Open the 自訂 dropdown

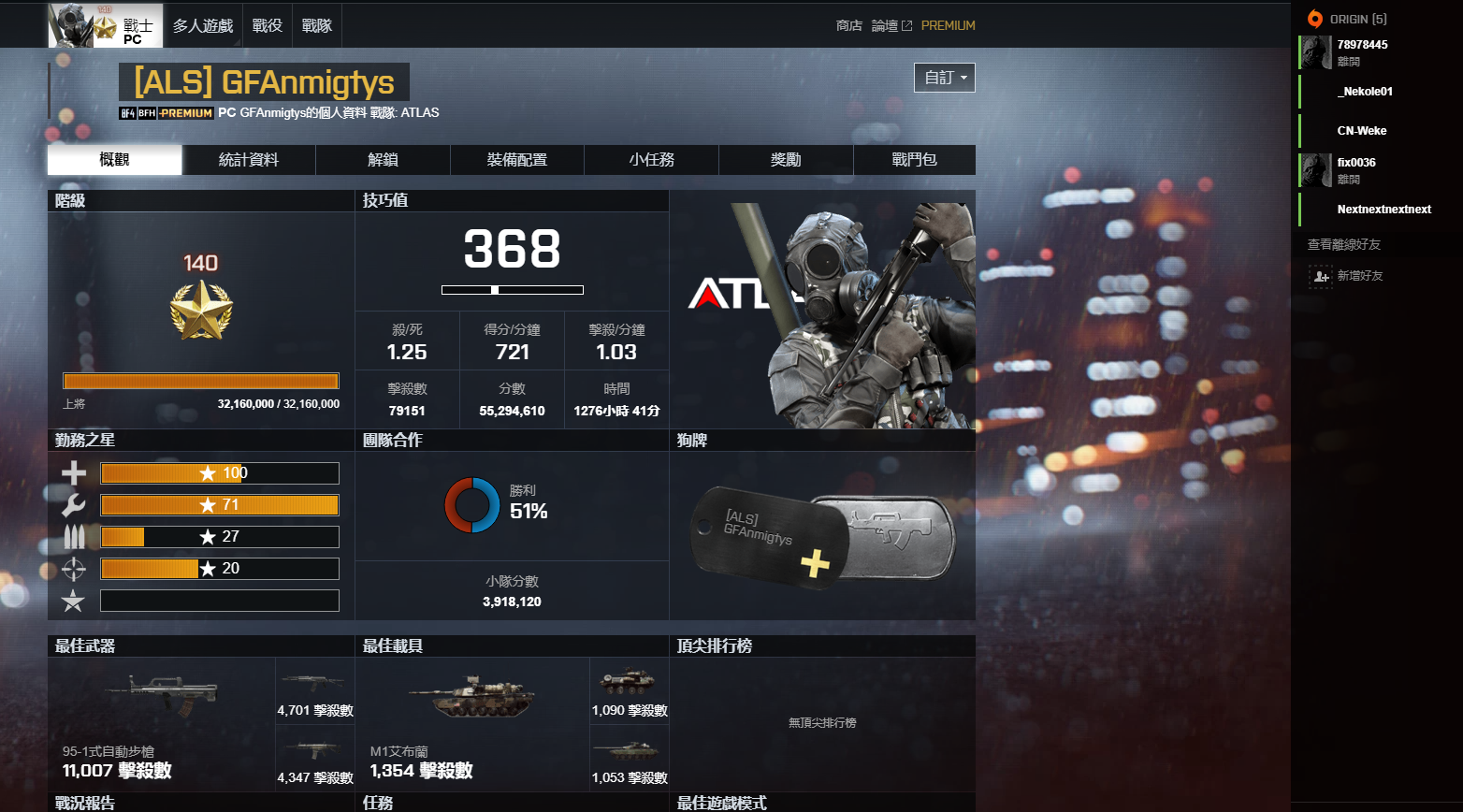coord(944,78)
